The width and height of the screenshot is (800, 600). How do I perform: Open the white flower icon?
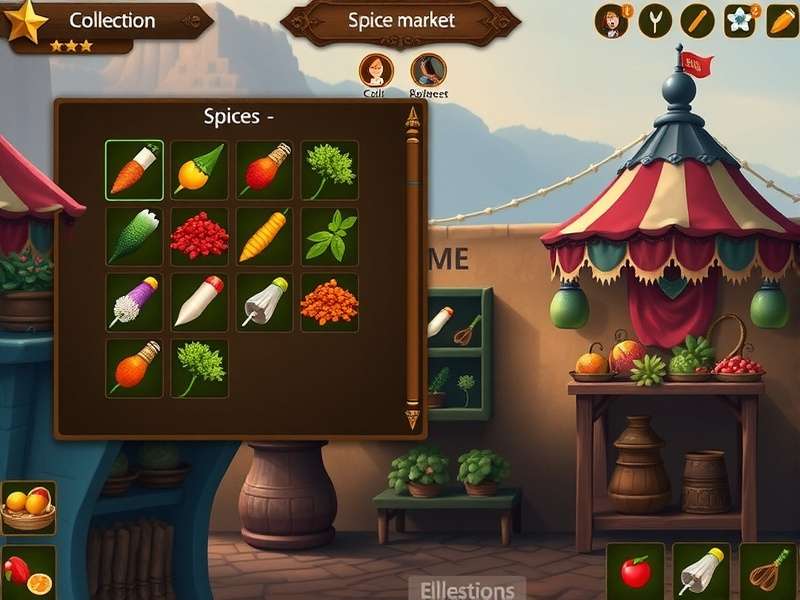tap(740, 21)
